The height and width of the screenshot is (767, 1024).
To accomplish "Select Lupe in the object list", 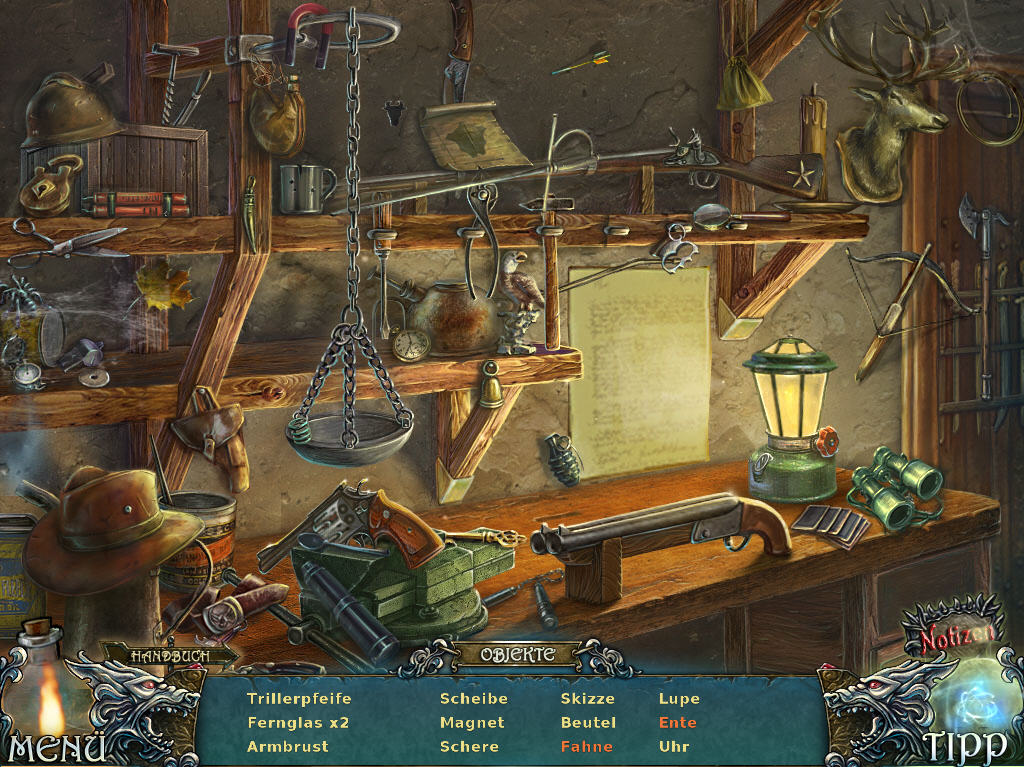I will pyautogui.click(x=679, y=699).
